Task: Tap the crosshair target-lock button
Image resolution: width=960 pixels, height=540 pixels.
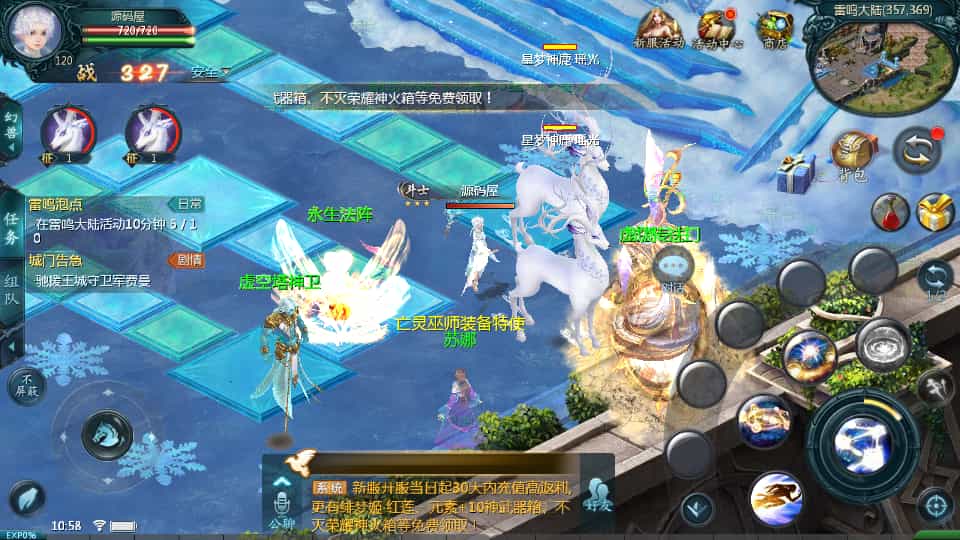Action: pyautogui.click(x=935, y=505)
